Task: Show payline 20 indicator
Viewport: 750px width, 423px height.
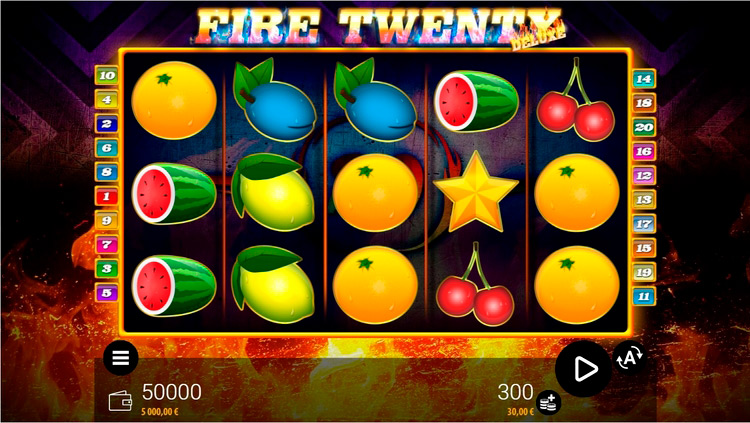Action: (643, 127)
